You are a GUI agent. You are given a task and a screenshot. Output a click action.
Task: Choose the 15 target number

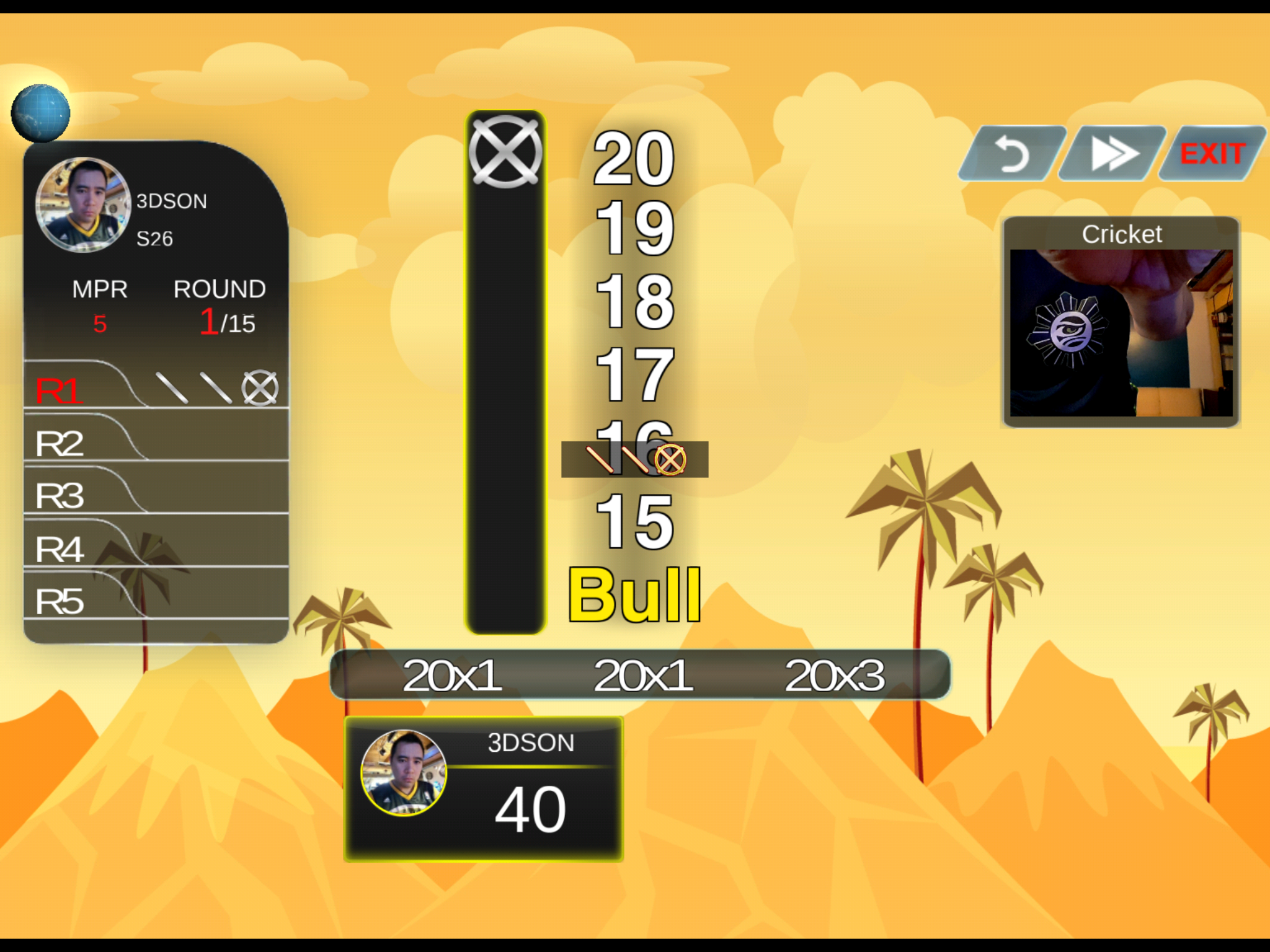coord(634,521)
